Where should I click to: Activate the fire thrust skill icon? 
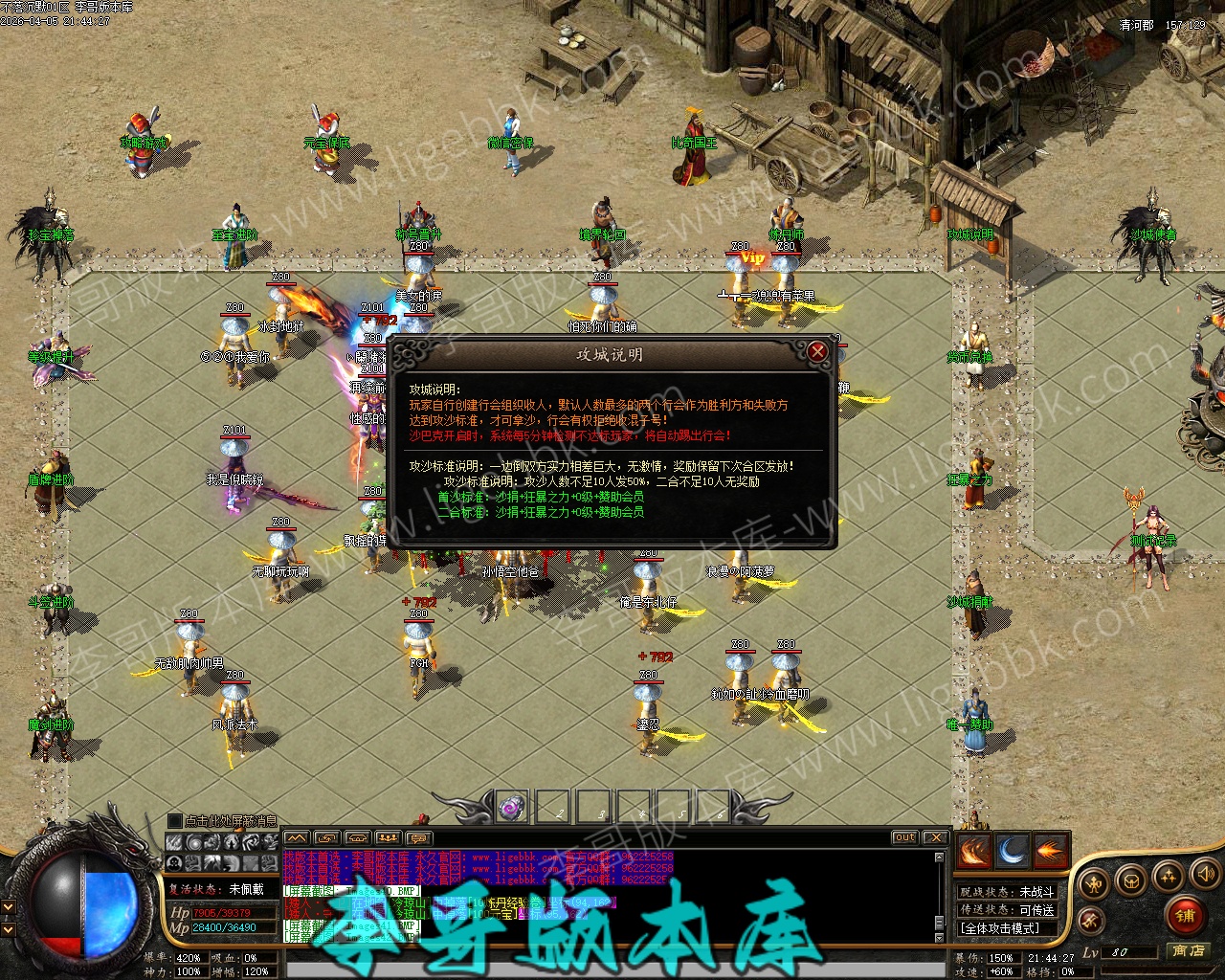coord(1051,851)
